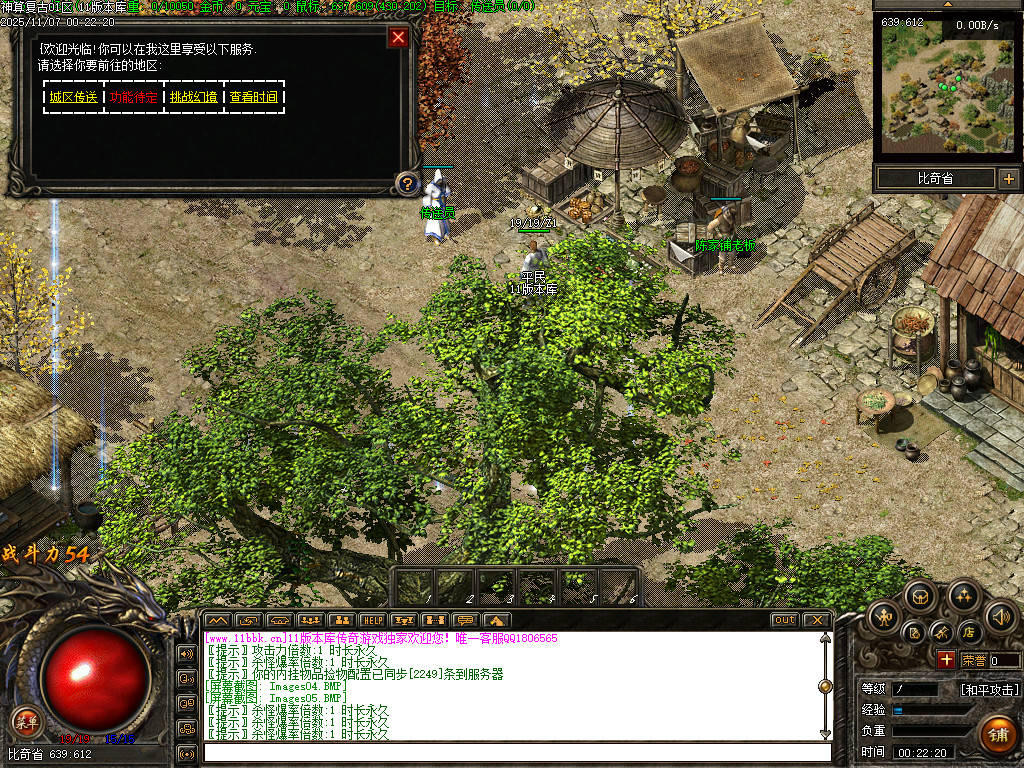
Task: Toggle the round speaker sound icon
Action: point(1001,617)
